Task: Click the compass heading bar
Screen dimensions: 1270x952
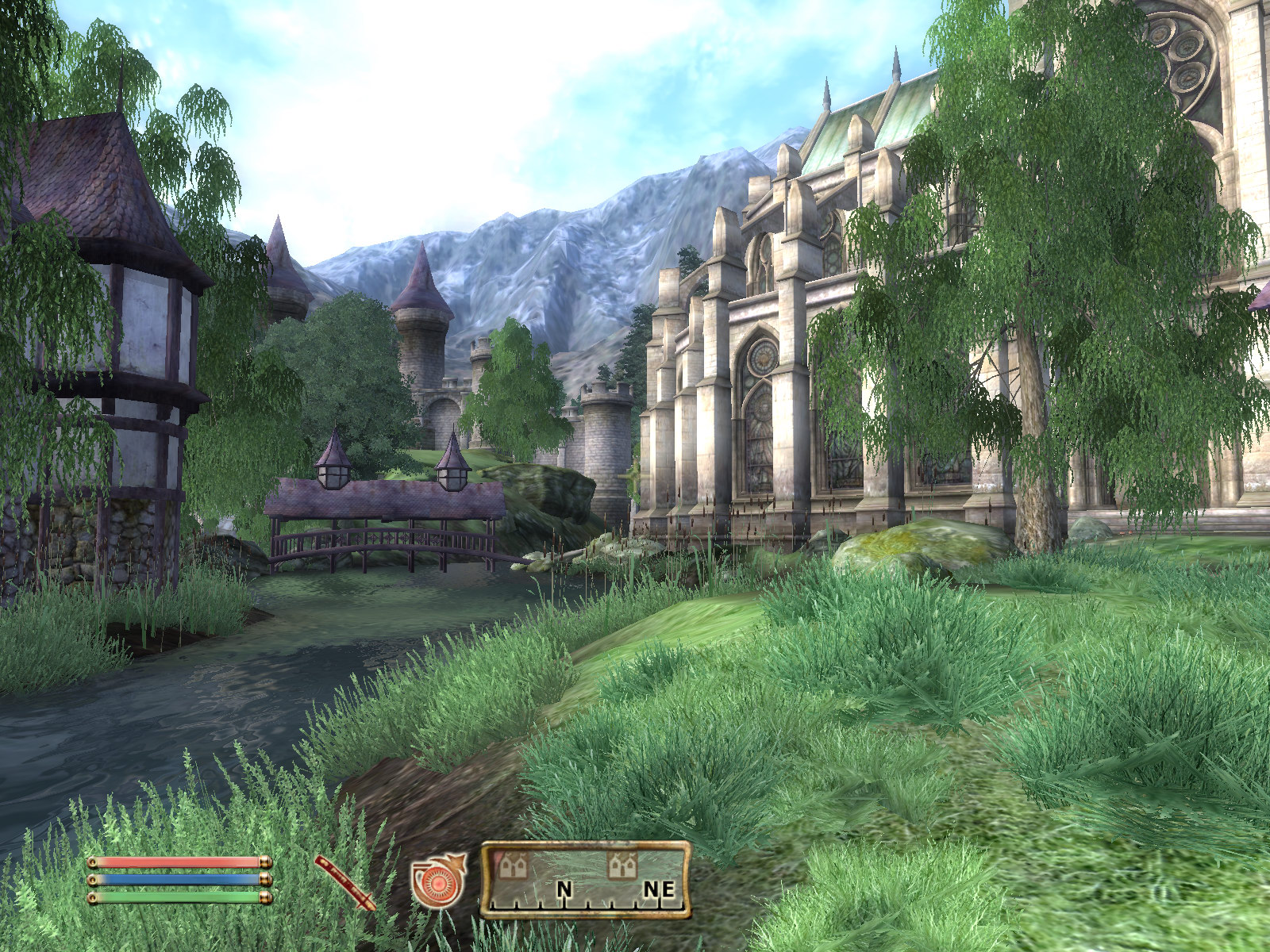Action: click(585, 880)
